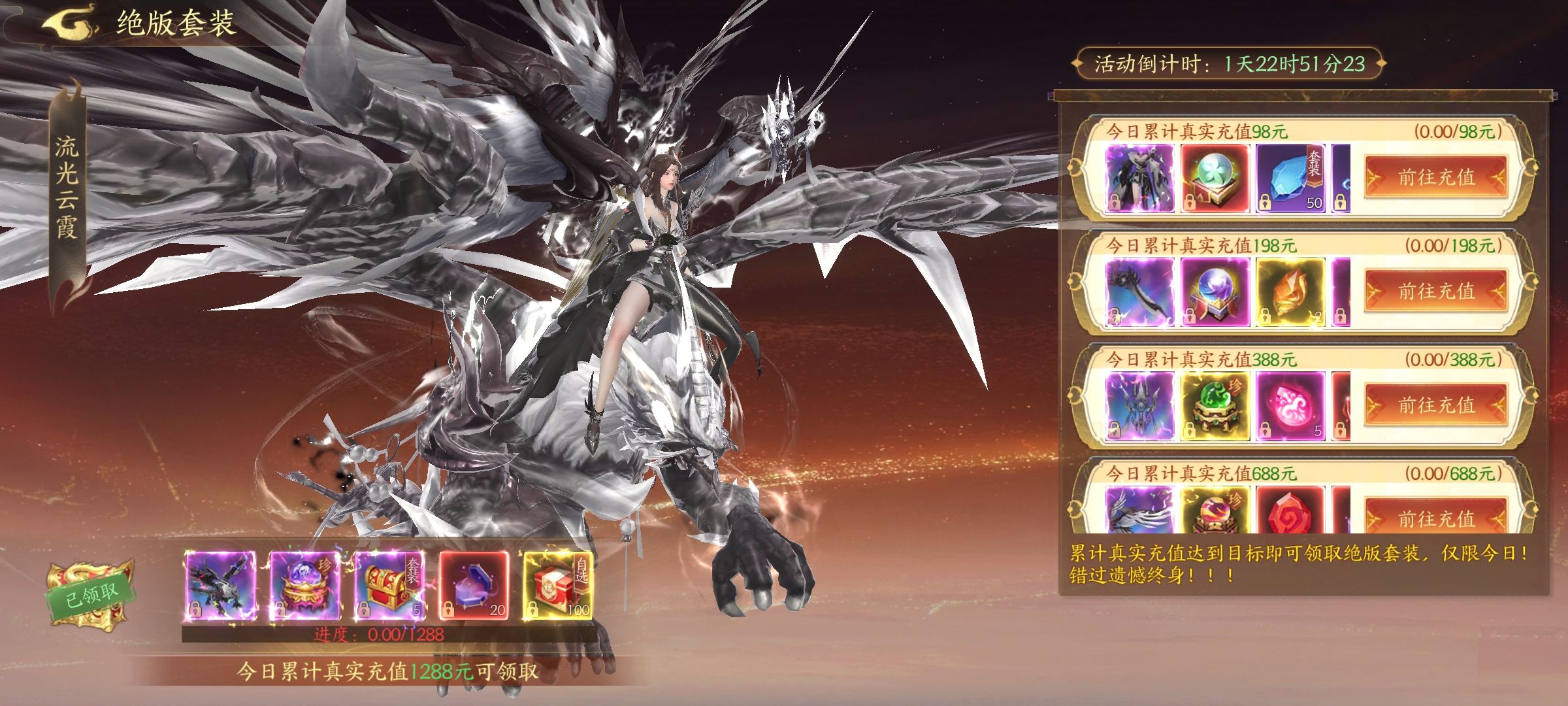Click 前往充值 for the 688元 tier

pyautogui.click(x=1435, y=518)
